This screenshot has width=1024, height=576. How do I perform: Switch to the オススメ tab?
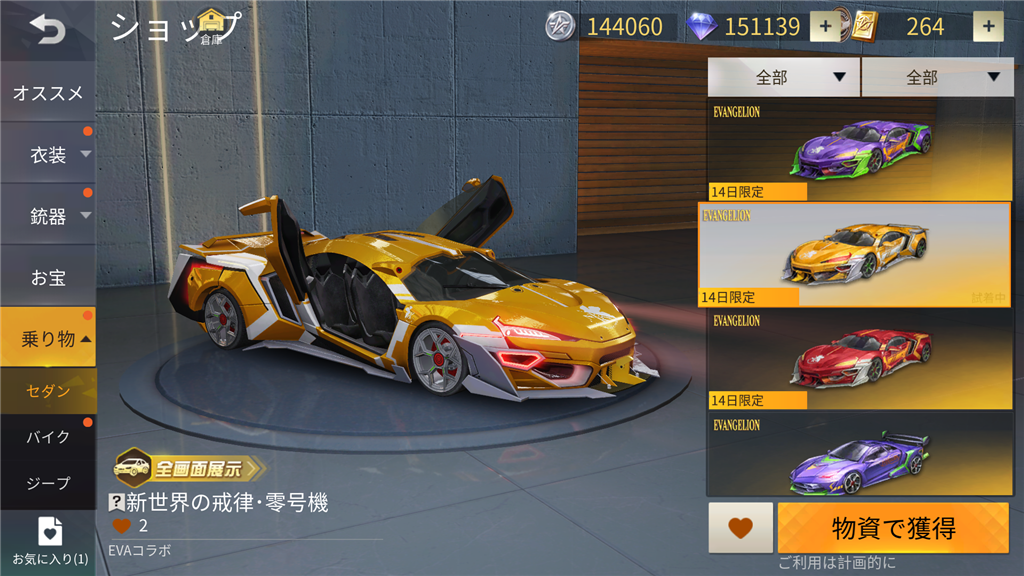(48, 93)
